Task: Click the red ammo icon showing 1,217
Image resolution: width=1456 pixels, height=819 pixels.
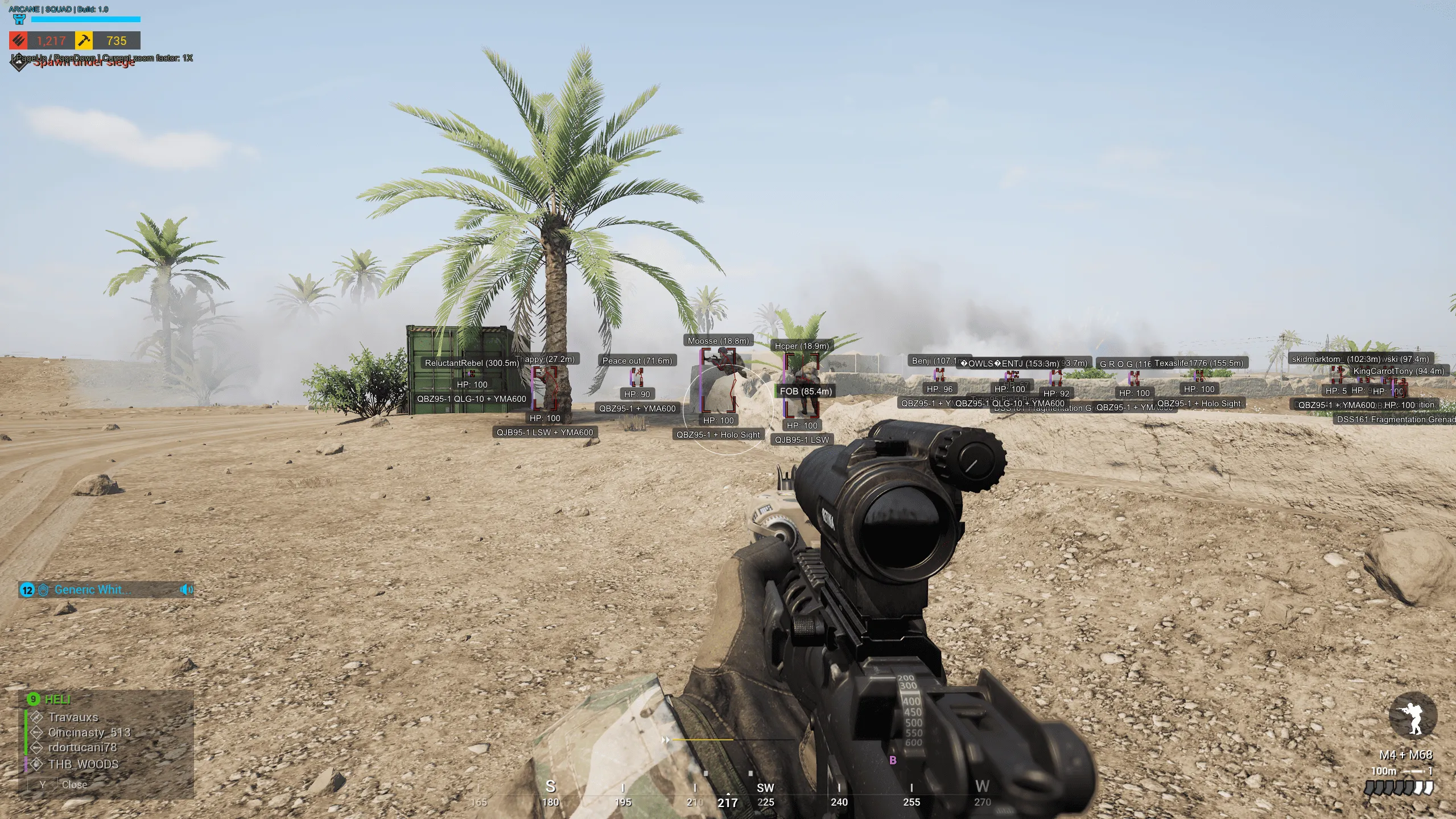Action: pos(18,42)
